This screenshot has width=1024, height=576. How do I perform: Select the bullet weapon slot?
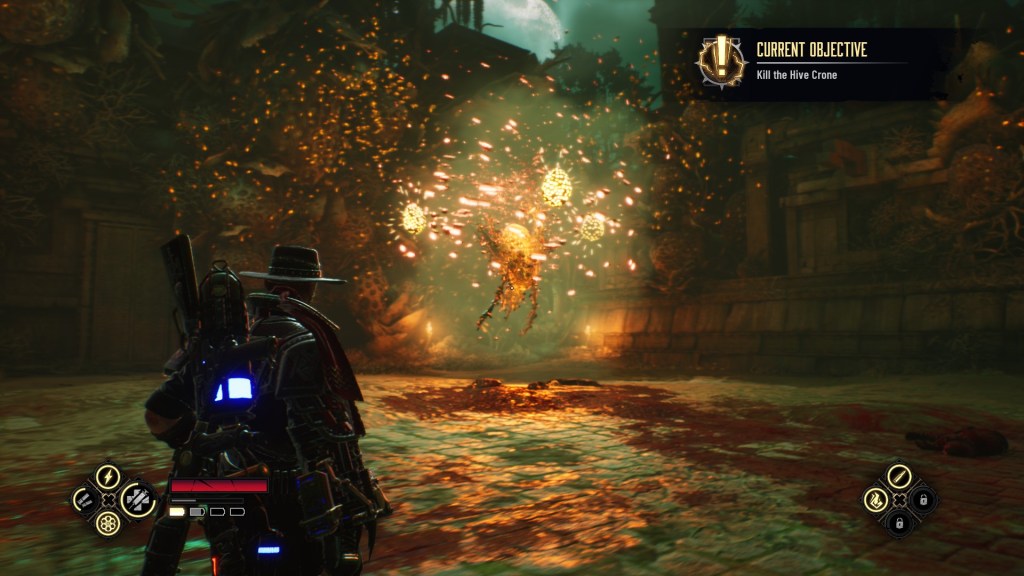898,475
